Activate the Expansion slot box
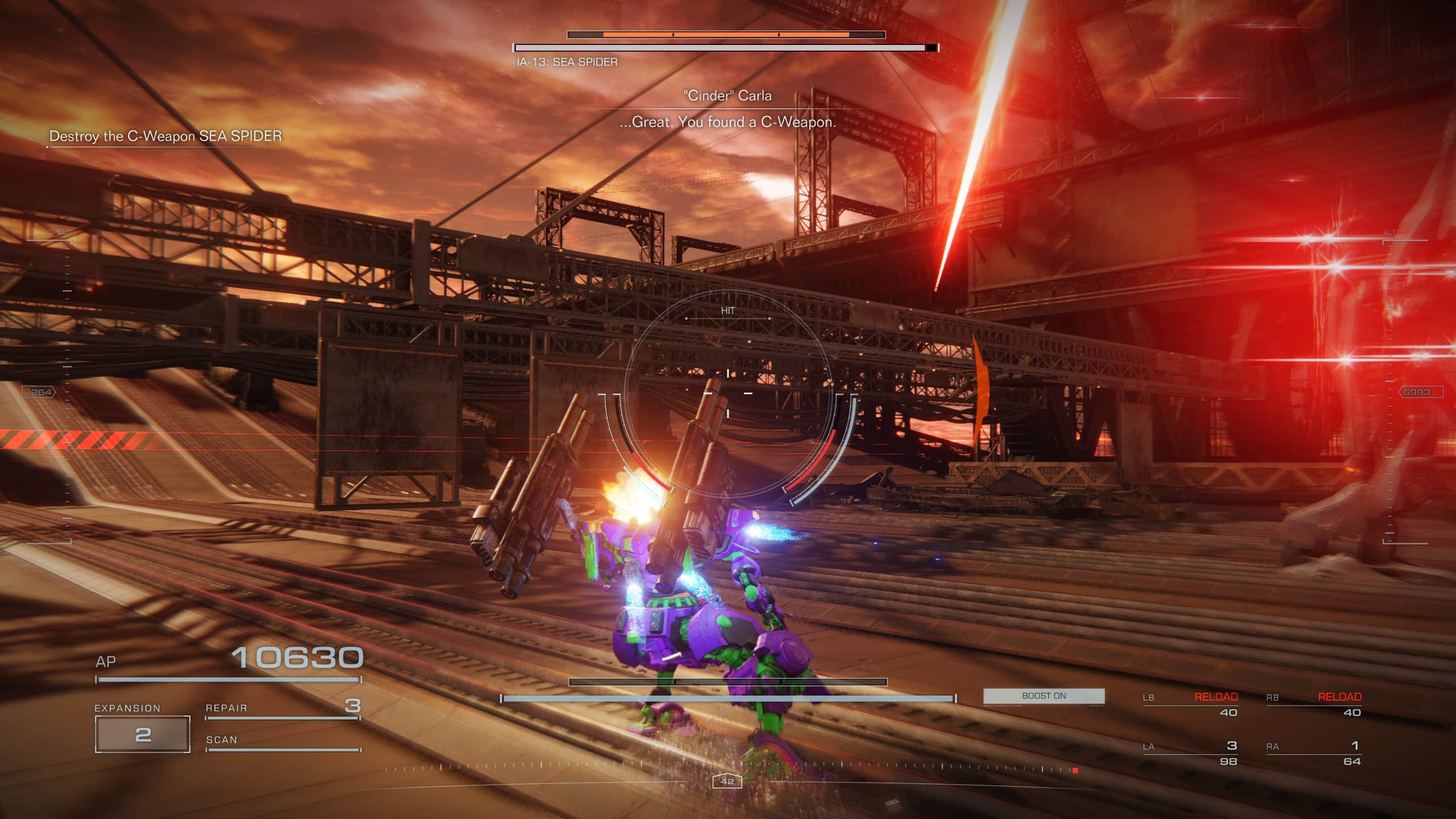1456x819 pixels. (x=142, y=734)
